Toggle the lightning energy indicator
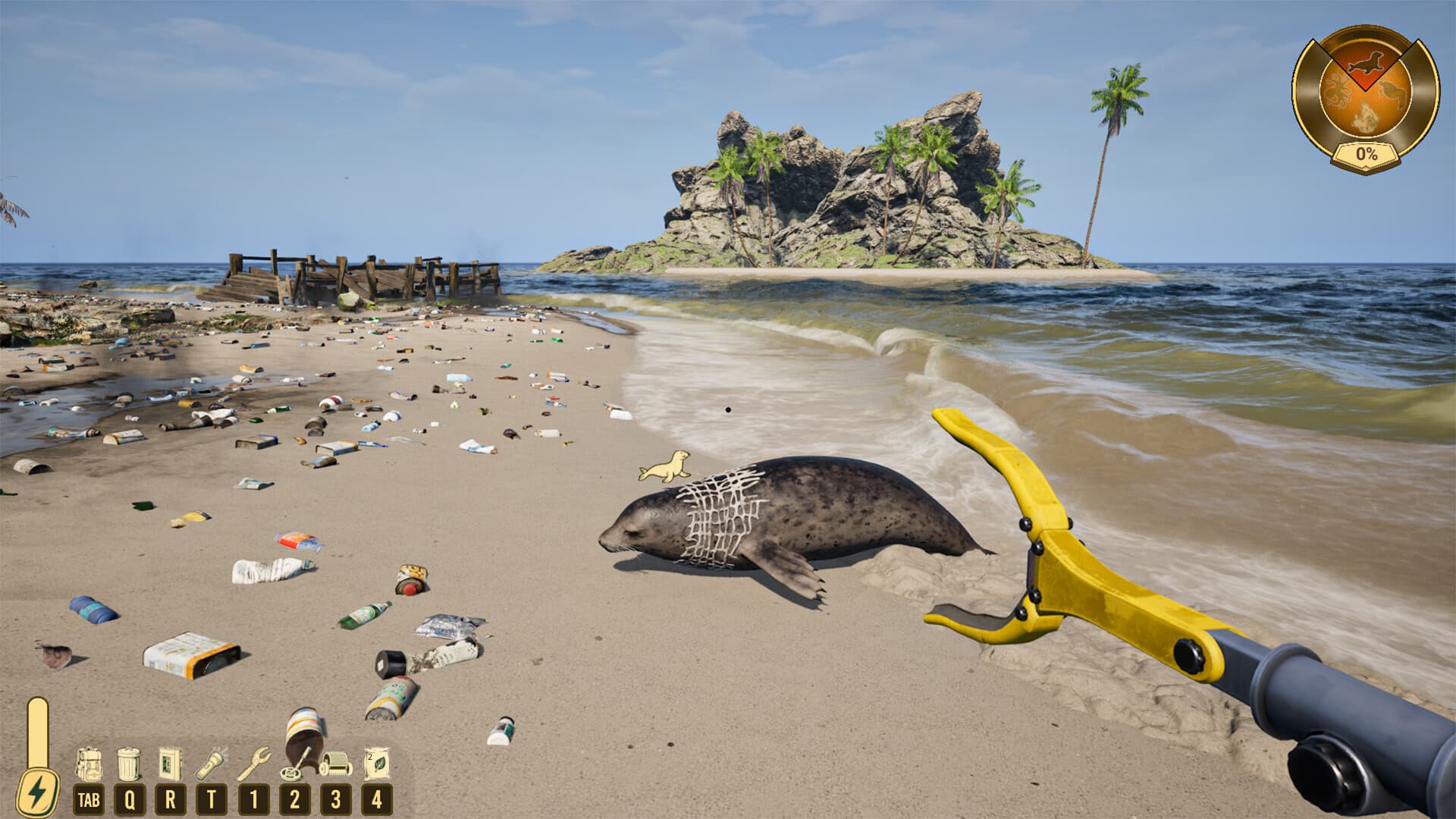1456x819 pixels. pyautogui.click(x=38, y=789)
